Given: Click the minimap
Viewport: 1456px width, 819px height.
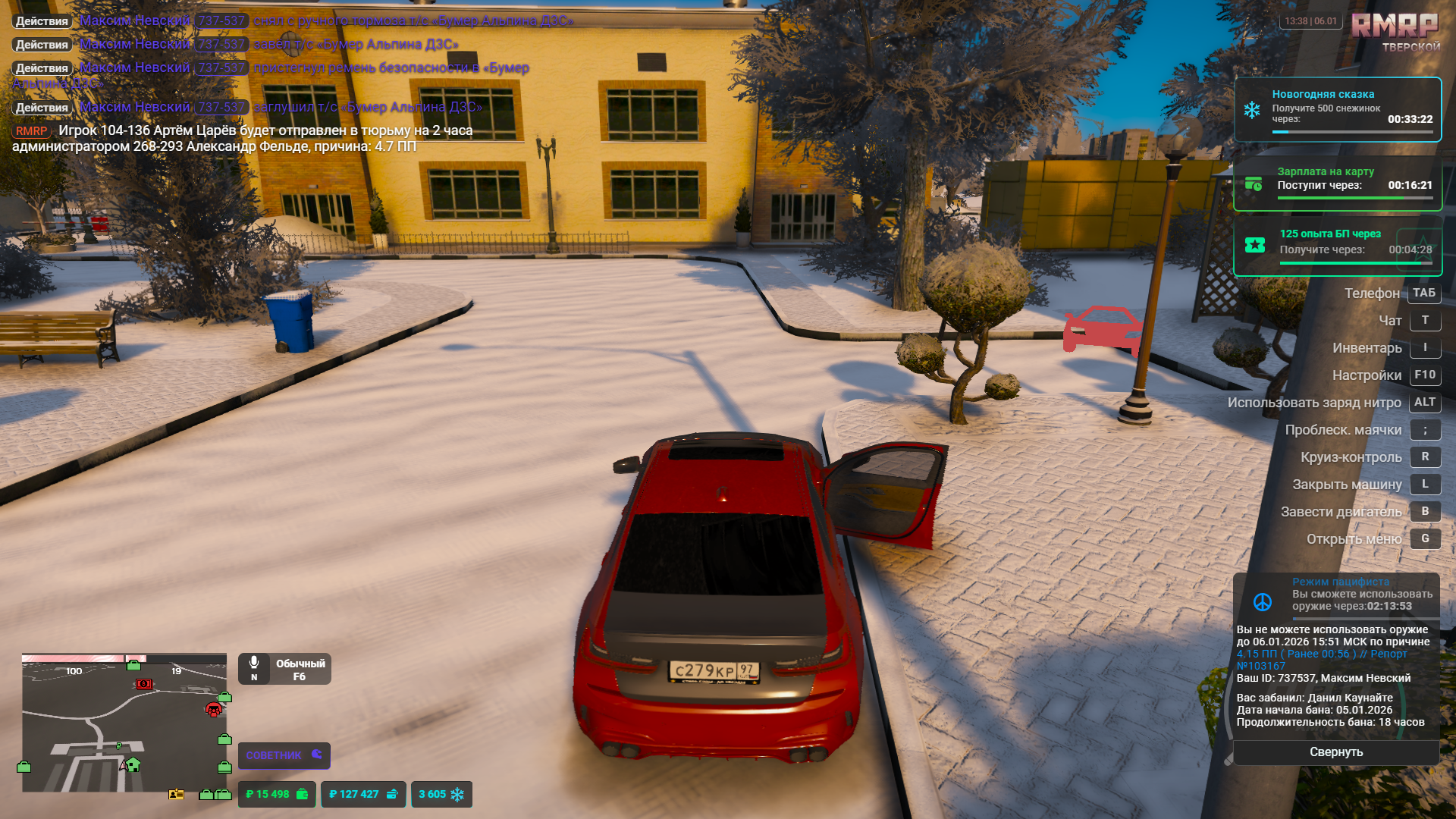Looking at the screenshot, I should 124,723.
